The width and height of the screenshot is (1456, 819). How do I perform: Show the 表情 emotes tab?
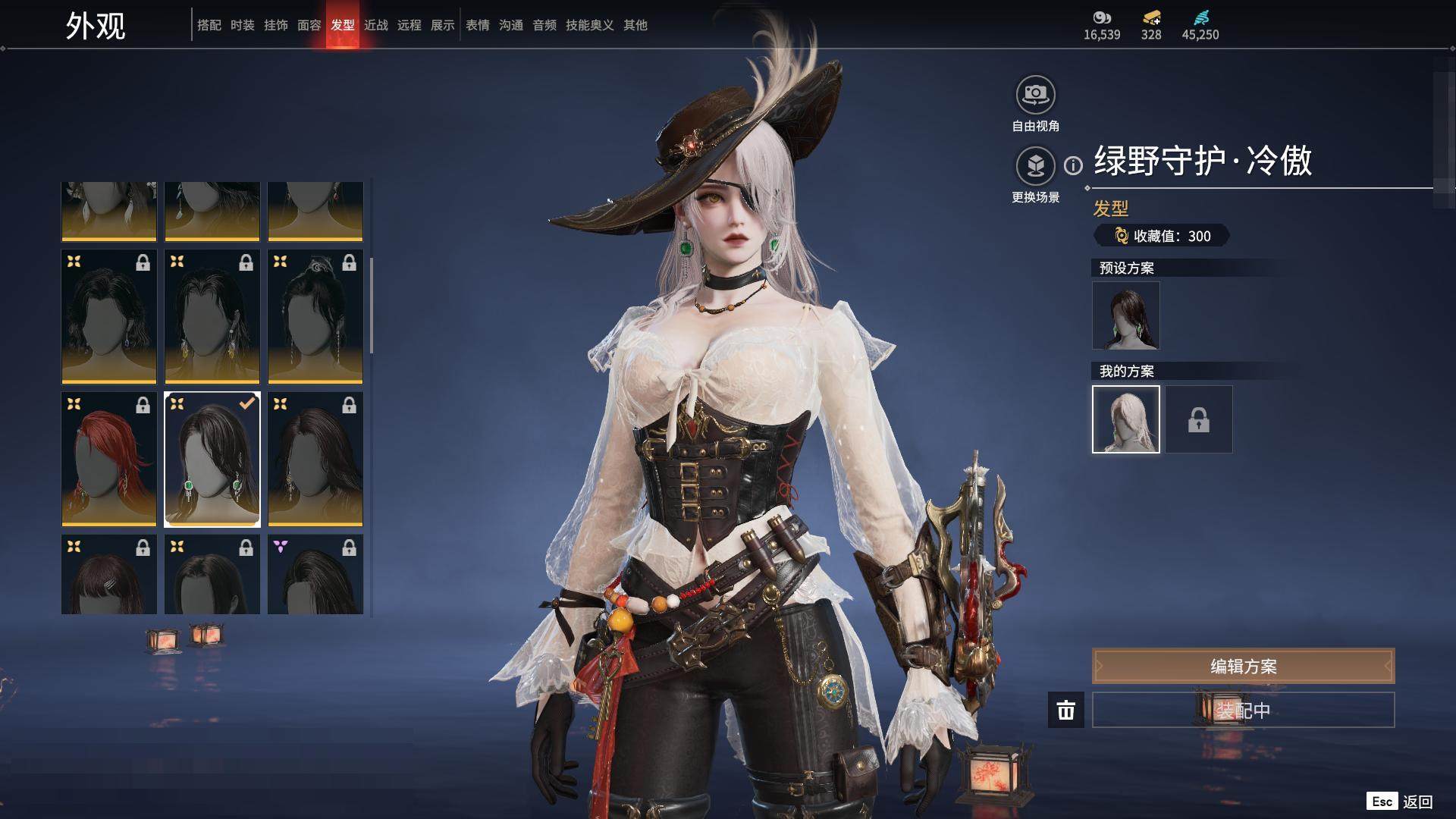coord(477,25)
